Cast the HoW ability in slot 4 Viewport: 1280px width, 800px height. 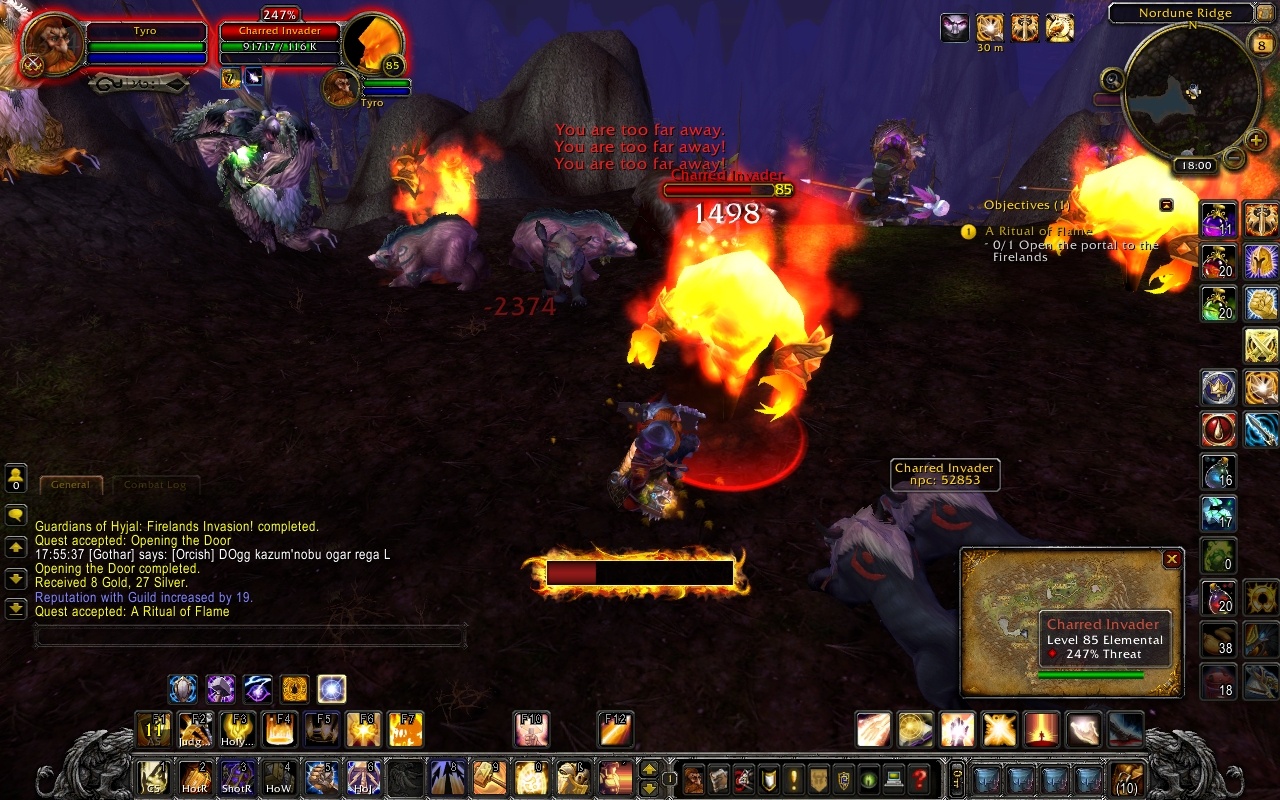[278, 777]
